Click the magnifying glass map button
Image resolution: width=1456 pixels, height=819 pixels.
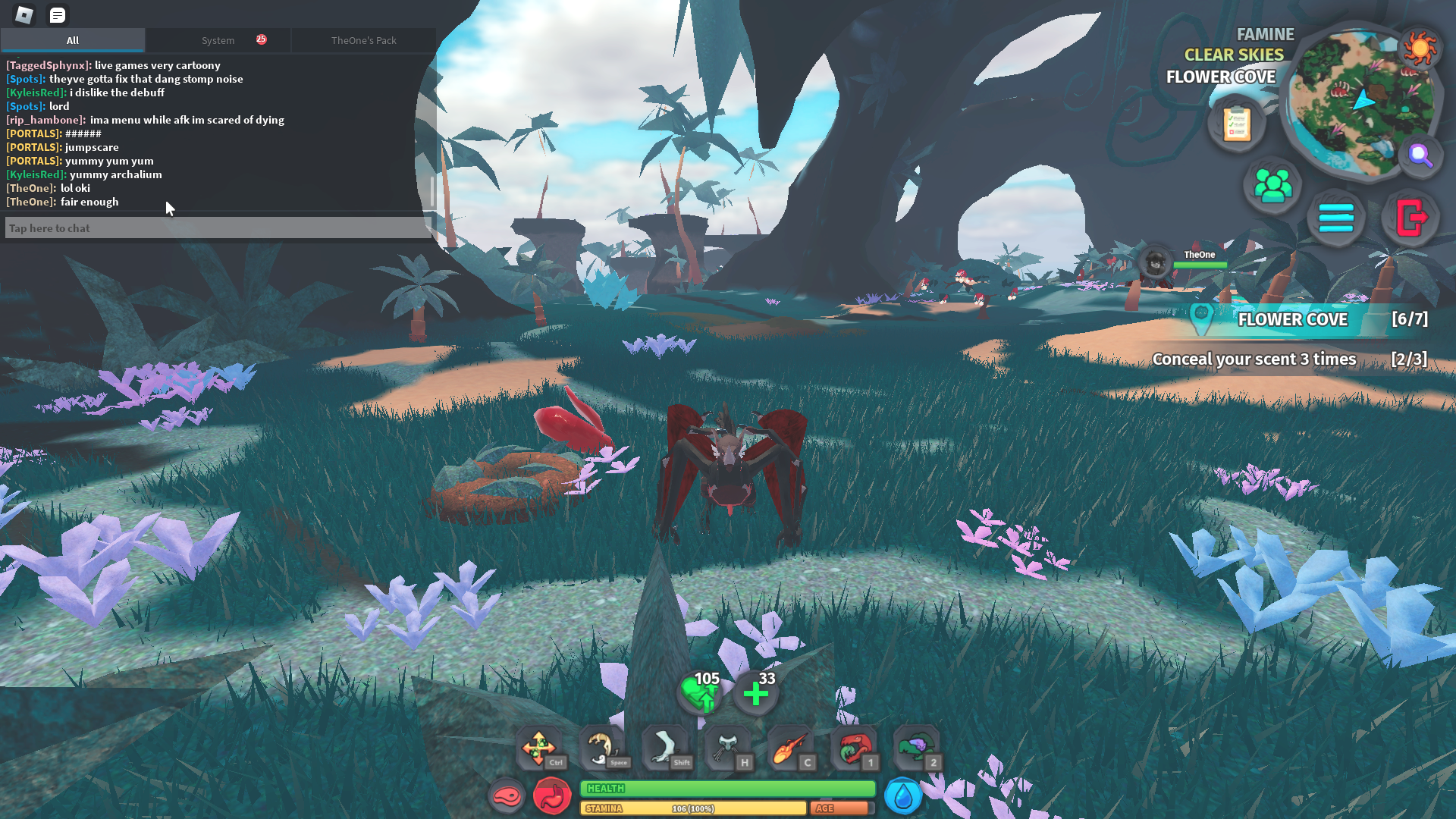click(1420, 155)
